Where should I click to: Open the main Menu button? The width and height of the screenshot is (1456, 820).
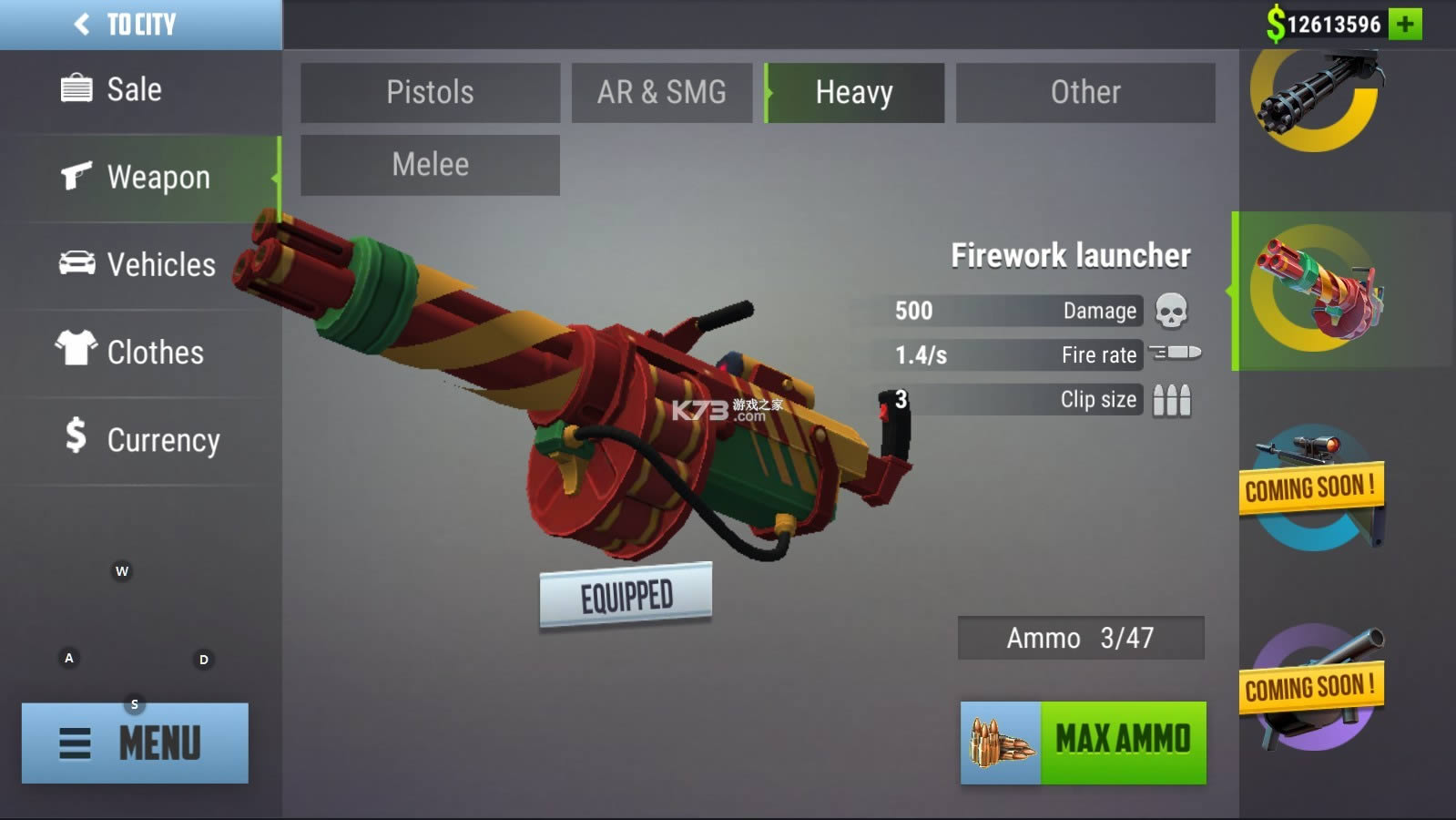135,743
